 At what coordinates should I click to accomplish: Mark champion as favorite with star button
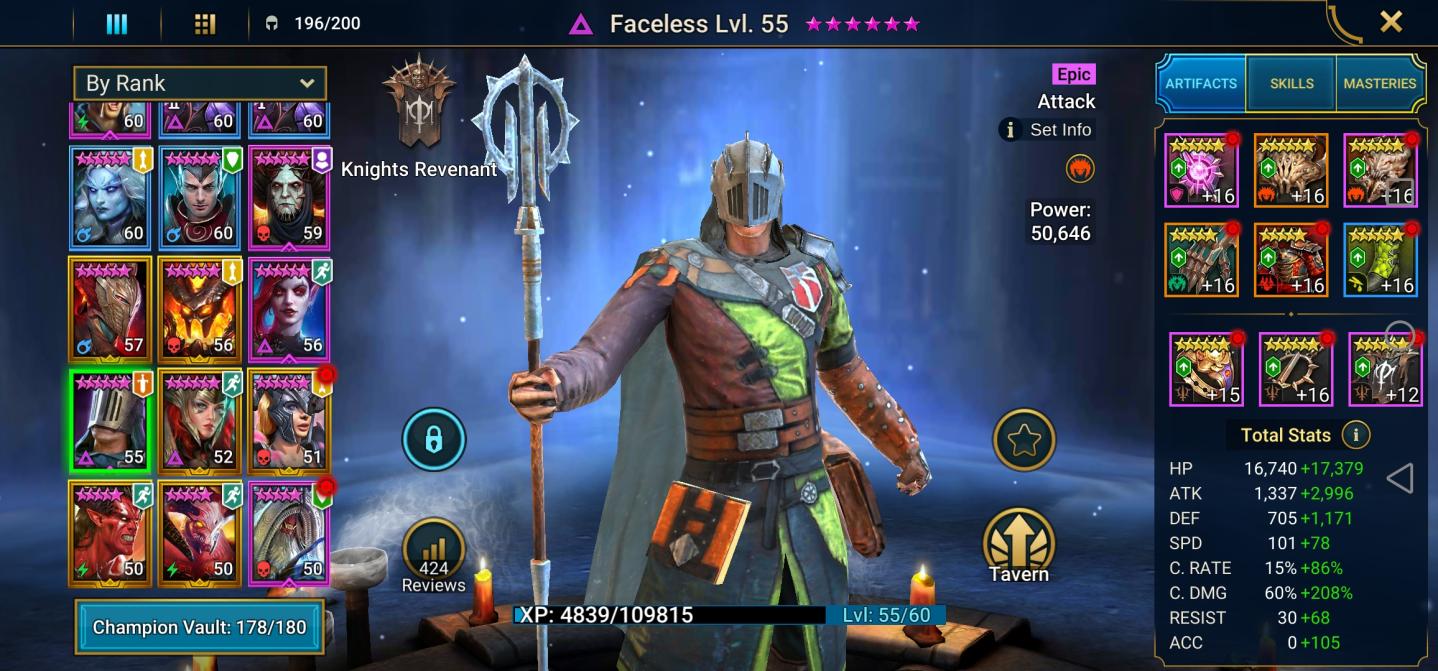1024,439
